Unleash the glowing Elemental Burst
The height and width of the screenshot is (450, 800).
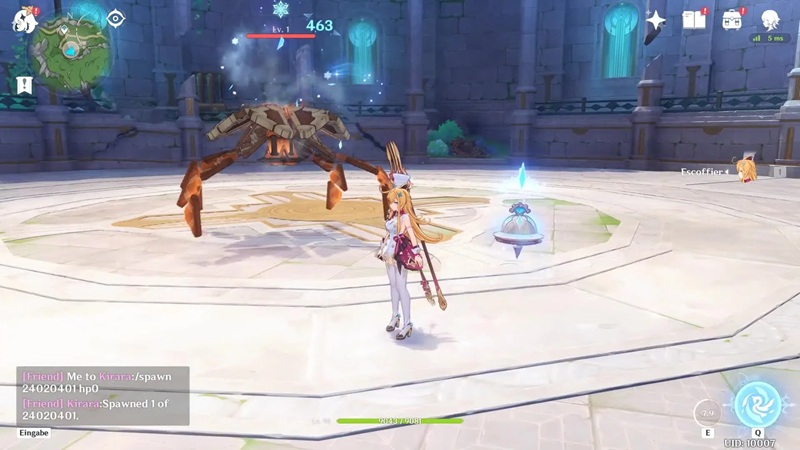(757, 403)
